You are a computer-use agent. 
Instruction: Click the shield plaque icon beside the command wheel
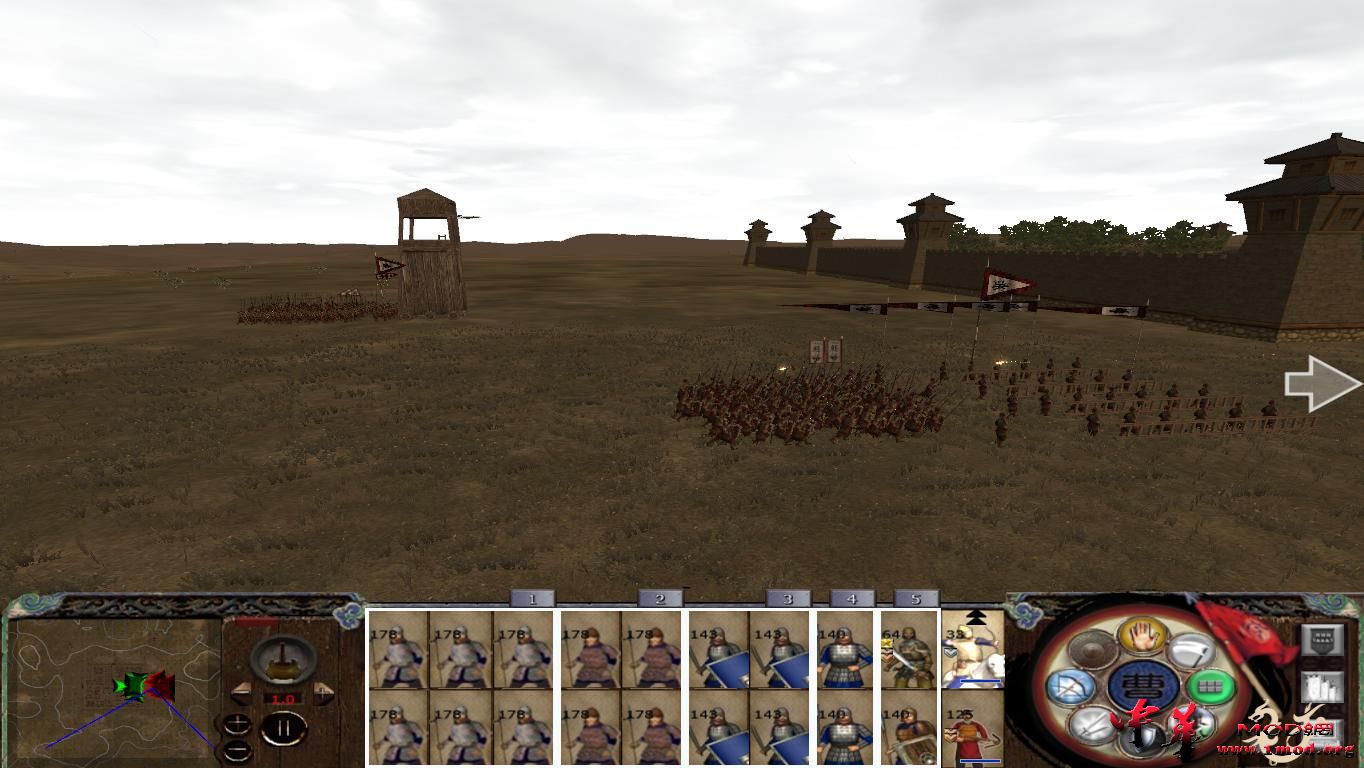coord(1323,639)
